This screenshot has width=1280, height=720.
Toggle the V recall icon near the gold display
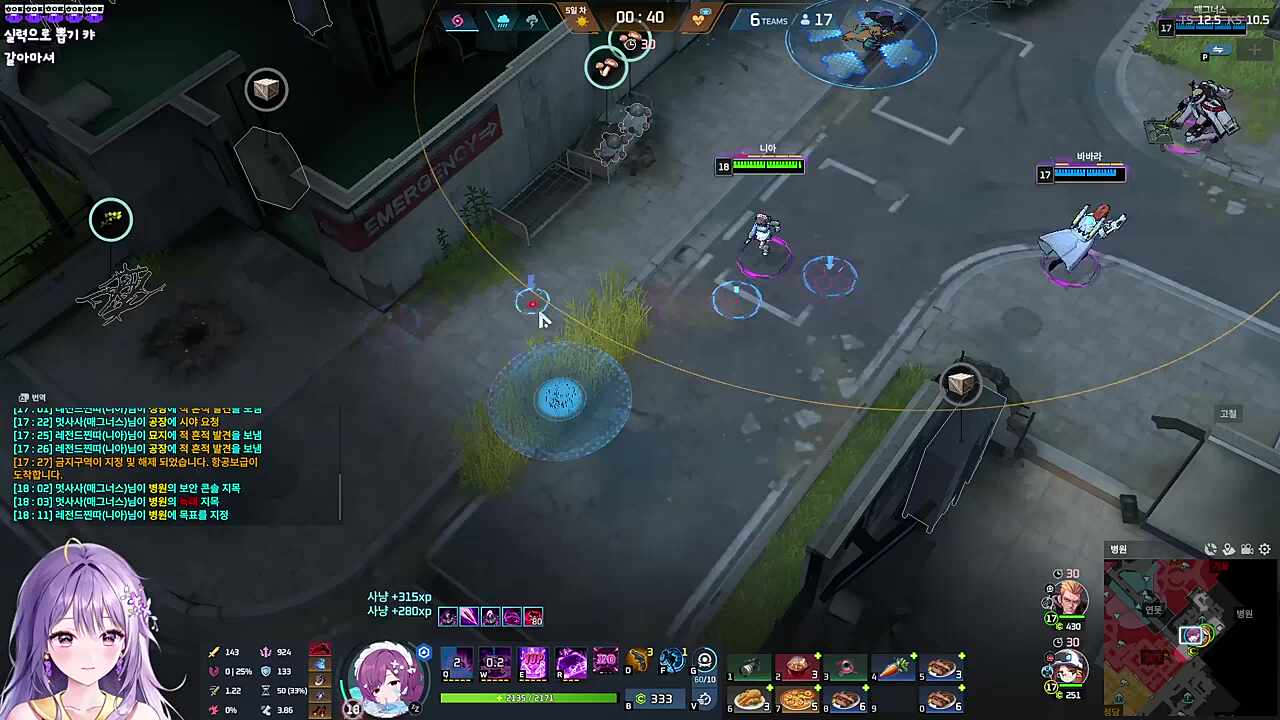[x=703, y=700]
